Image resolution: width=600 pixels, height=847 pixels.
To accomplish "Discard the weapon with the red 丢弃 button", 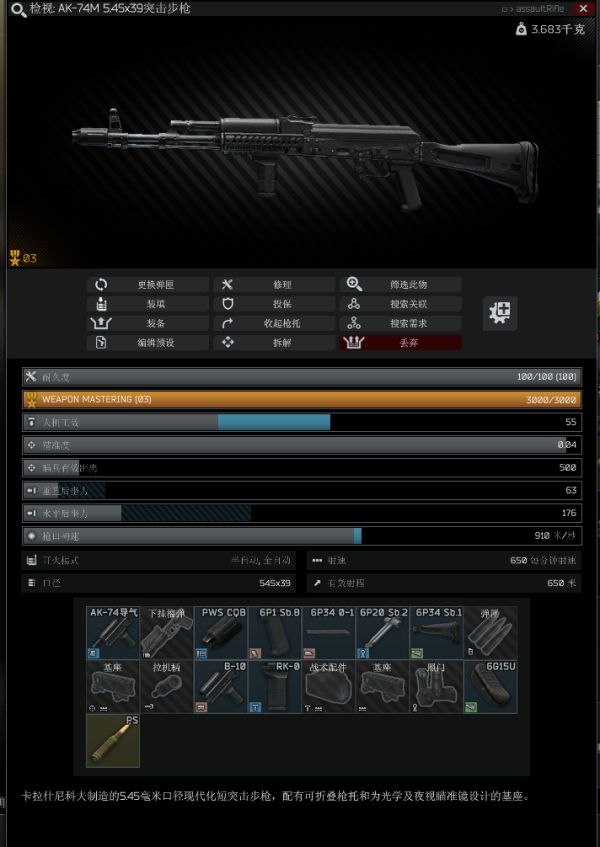I will (x=400, y=342).
